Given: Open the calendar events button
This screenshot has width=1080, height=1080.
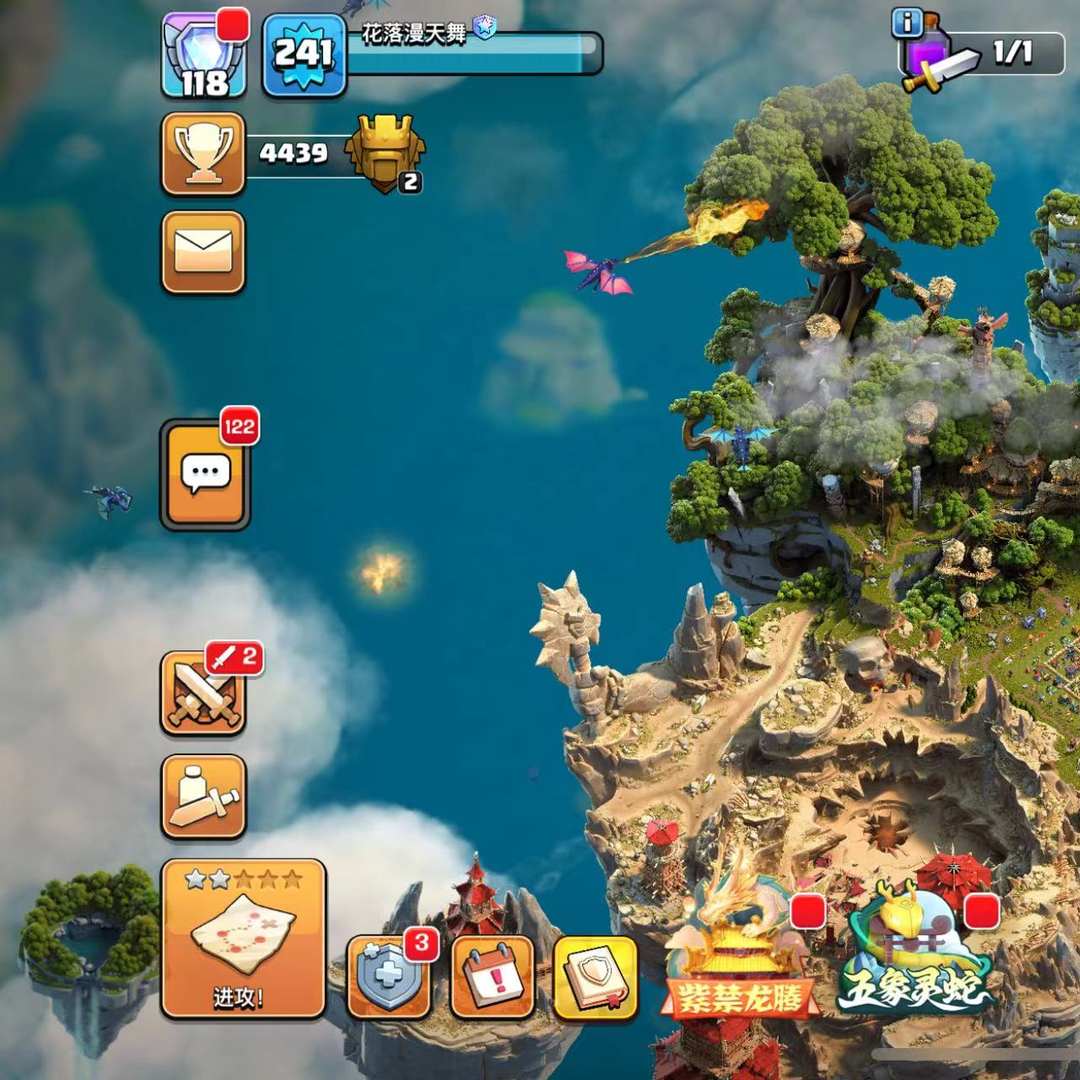Looking at the screenshot, I should click(492, 977).
